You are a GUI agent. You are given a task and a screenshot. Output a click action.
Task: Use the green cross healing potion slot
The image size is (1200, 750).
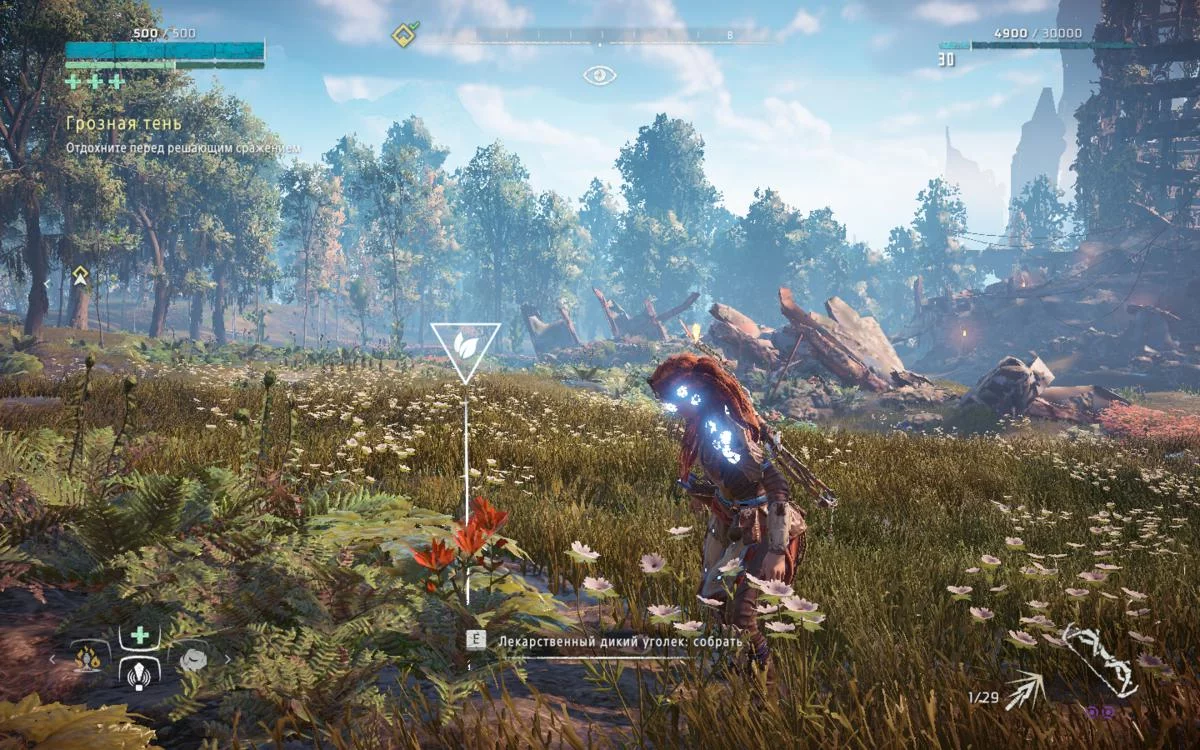140,635
